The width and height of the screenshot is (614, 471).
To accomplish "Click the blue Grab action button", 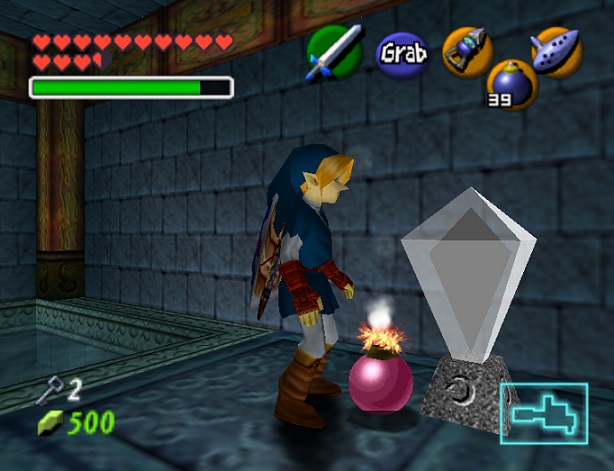I will point(402,51).
